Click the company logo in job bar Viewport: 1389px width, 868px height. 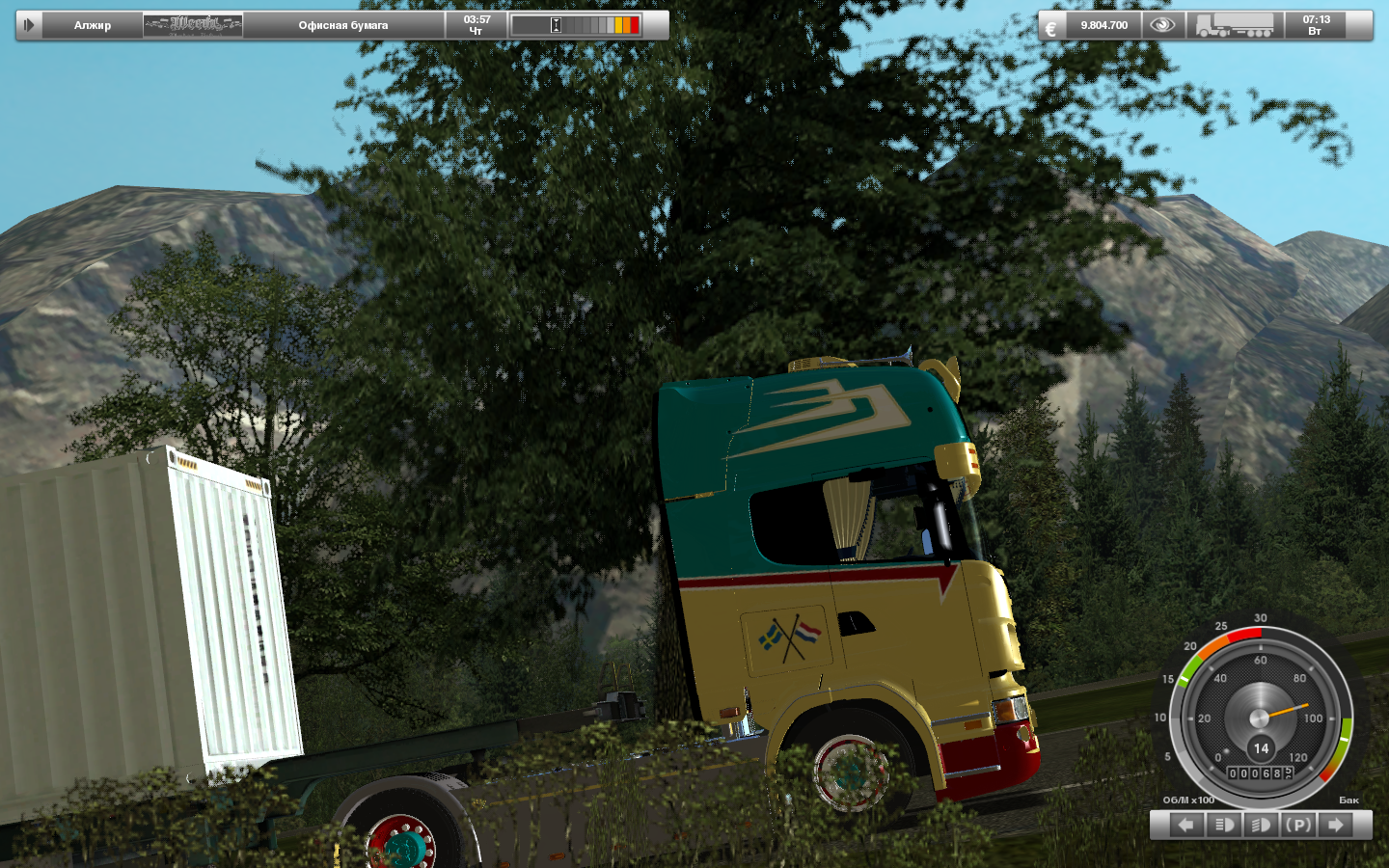(x=193, y=25)
